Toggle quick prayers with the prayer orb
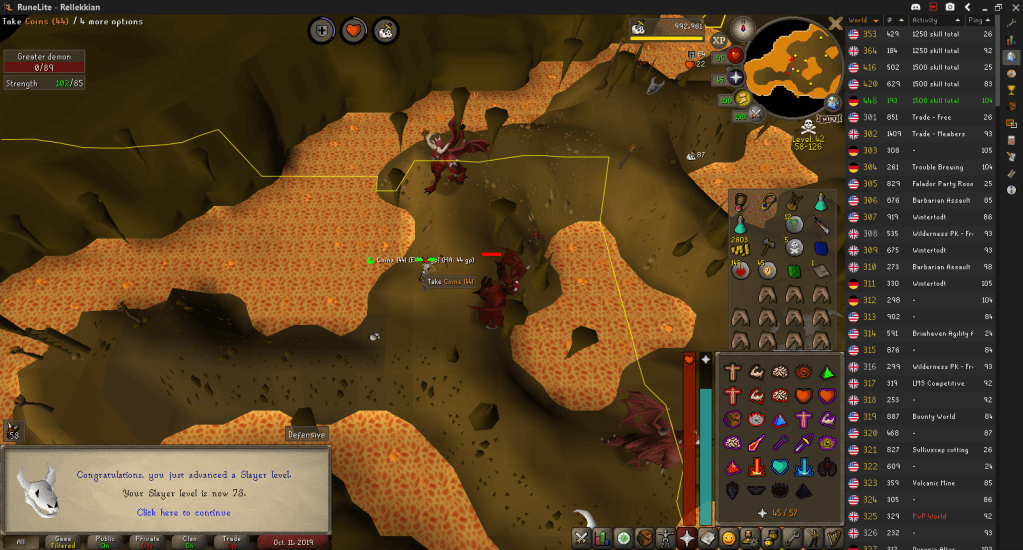Screen dimensions: 1023x550 [737, 77]
